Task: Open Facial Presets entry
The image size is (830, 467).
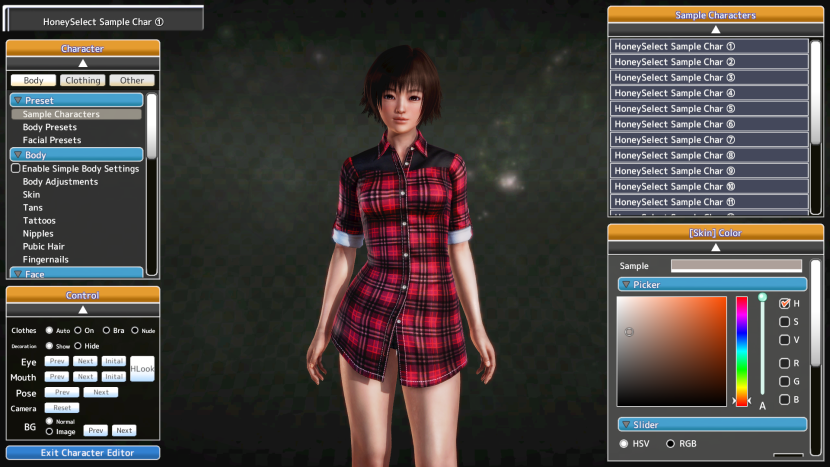Action: (x=52, y=140)
